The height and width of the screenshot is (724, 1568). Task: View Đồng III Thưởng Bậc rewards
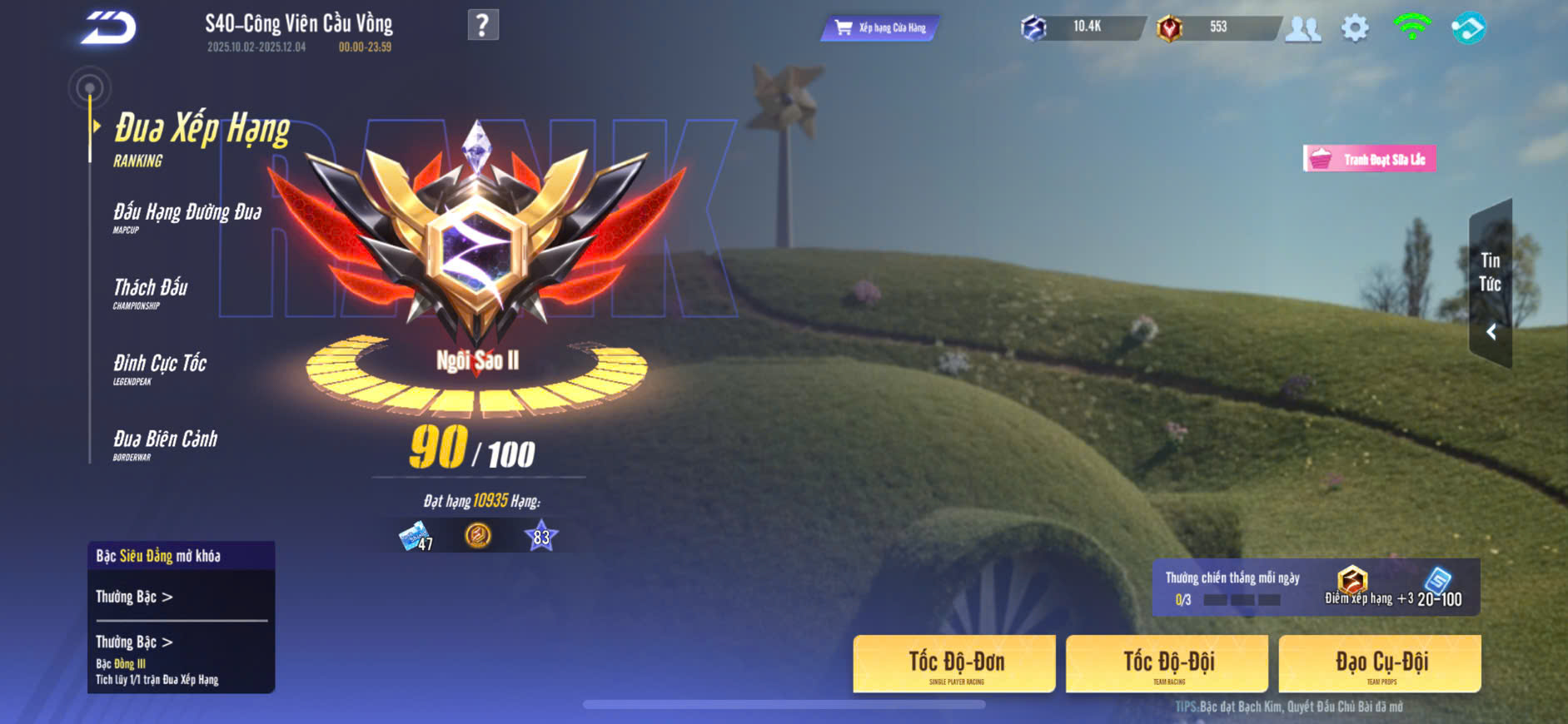(134, 642)
